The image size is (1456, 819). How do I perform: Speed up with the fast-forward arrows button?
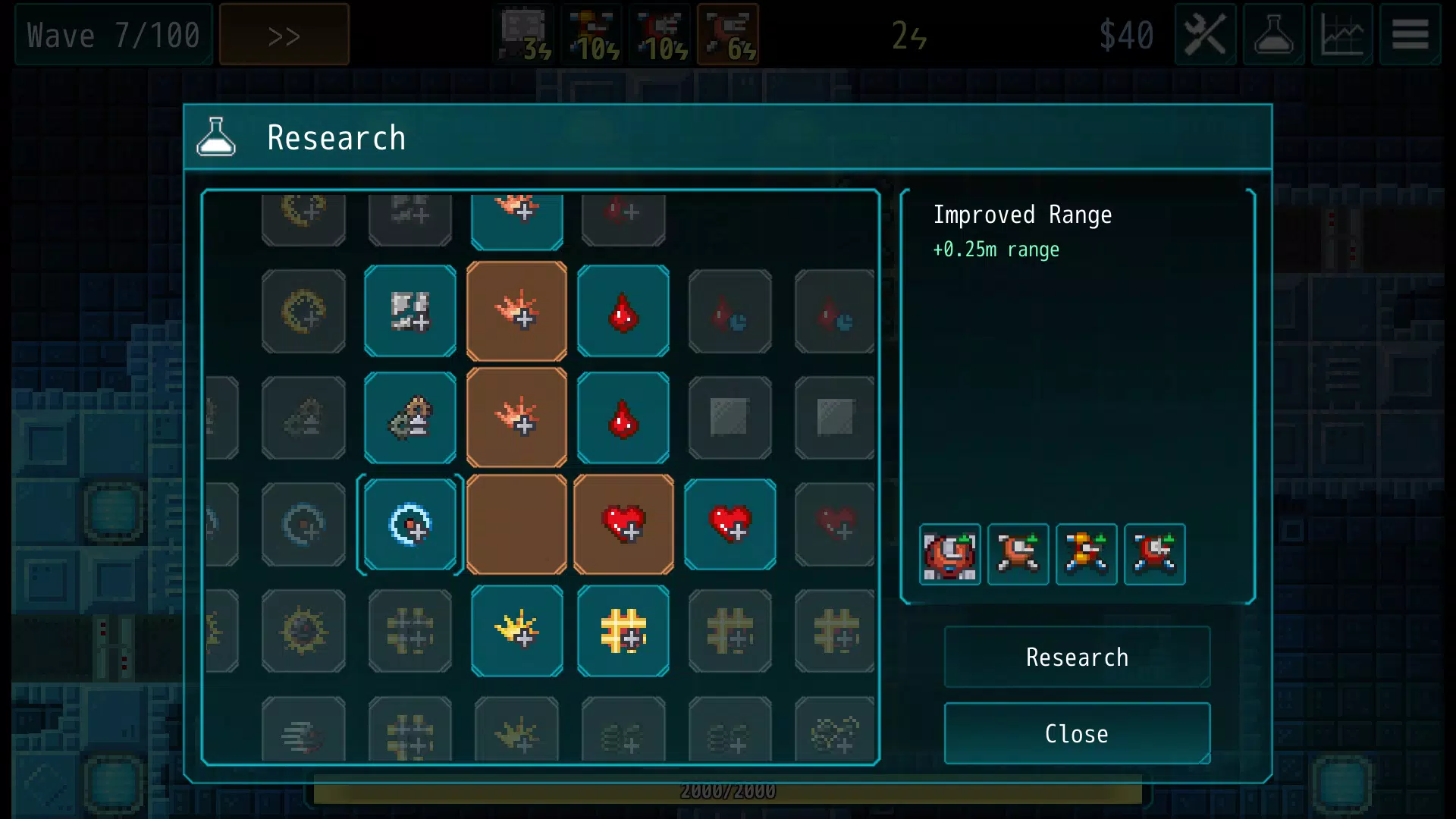pyautogui.click(x=284, y=35)
